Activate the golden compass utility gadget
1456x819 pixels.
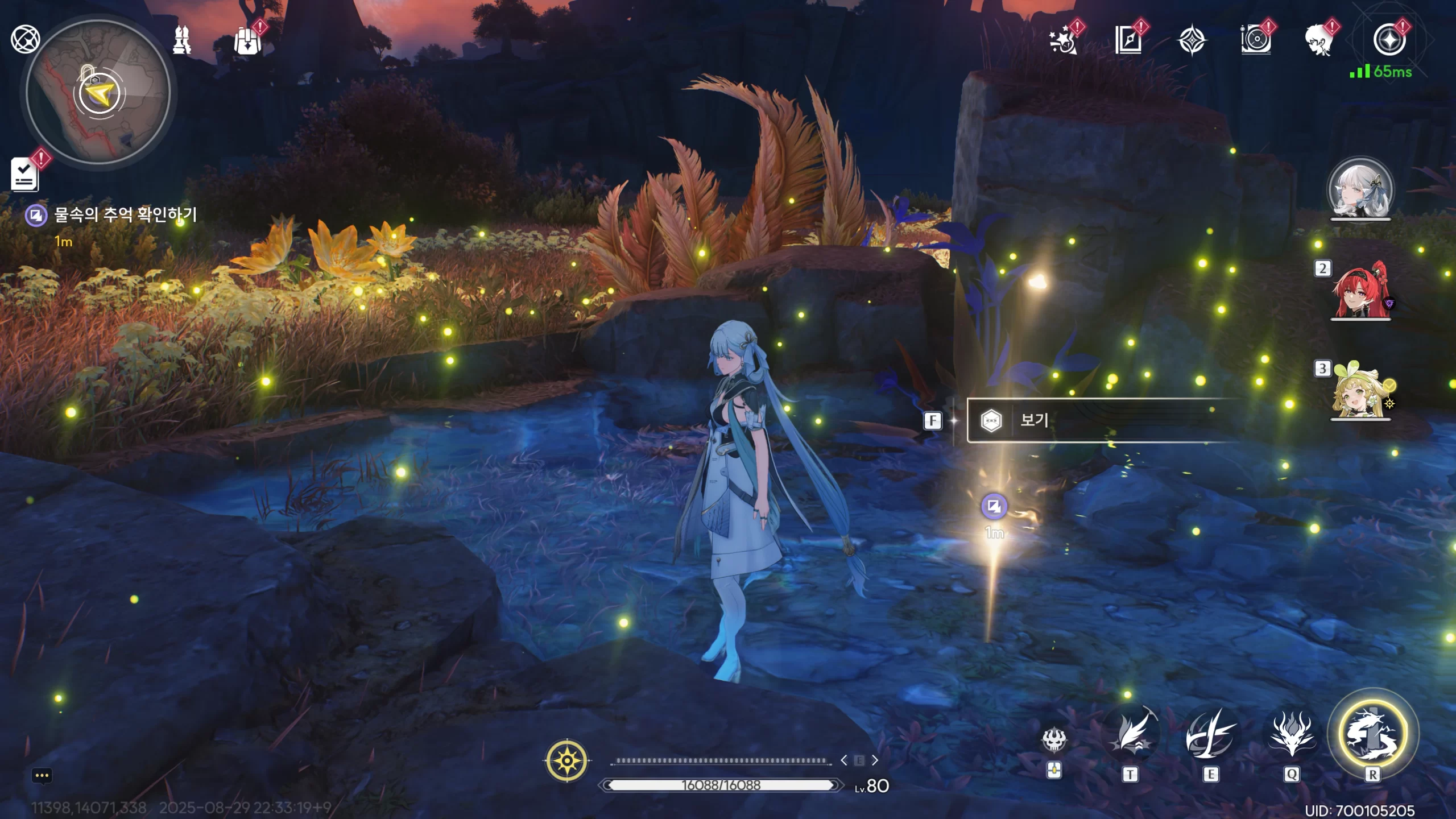[567, 760]
